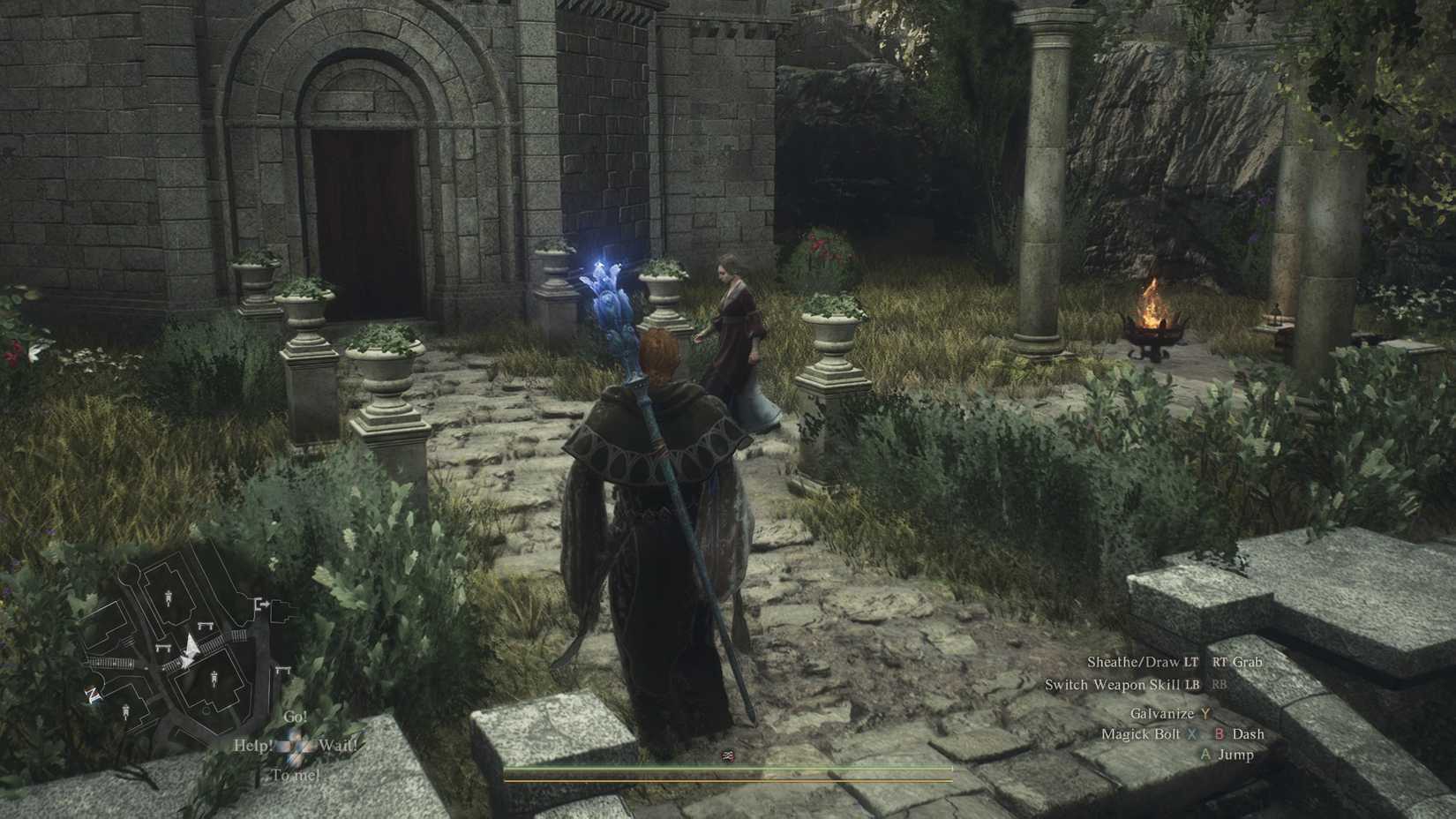
Task: Click the d-pad icon between Help! and Wait!
Action: point(296,744)
